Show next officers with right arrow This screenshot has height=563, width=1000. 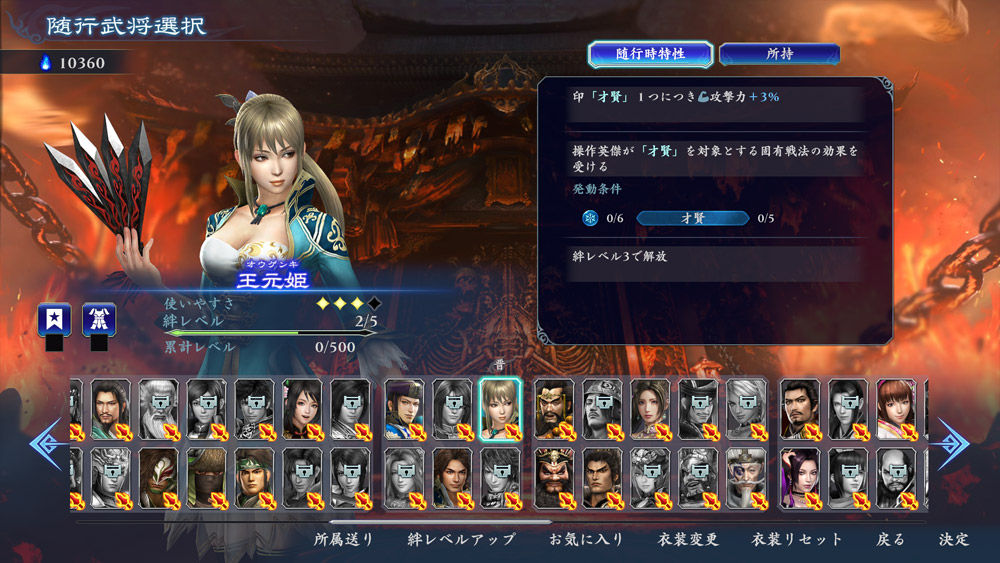coord(954,444)
